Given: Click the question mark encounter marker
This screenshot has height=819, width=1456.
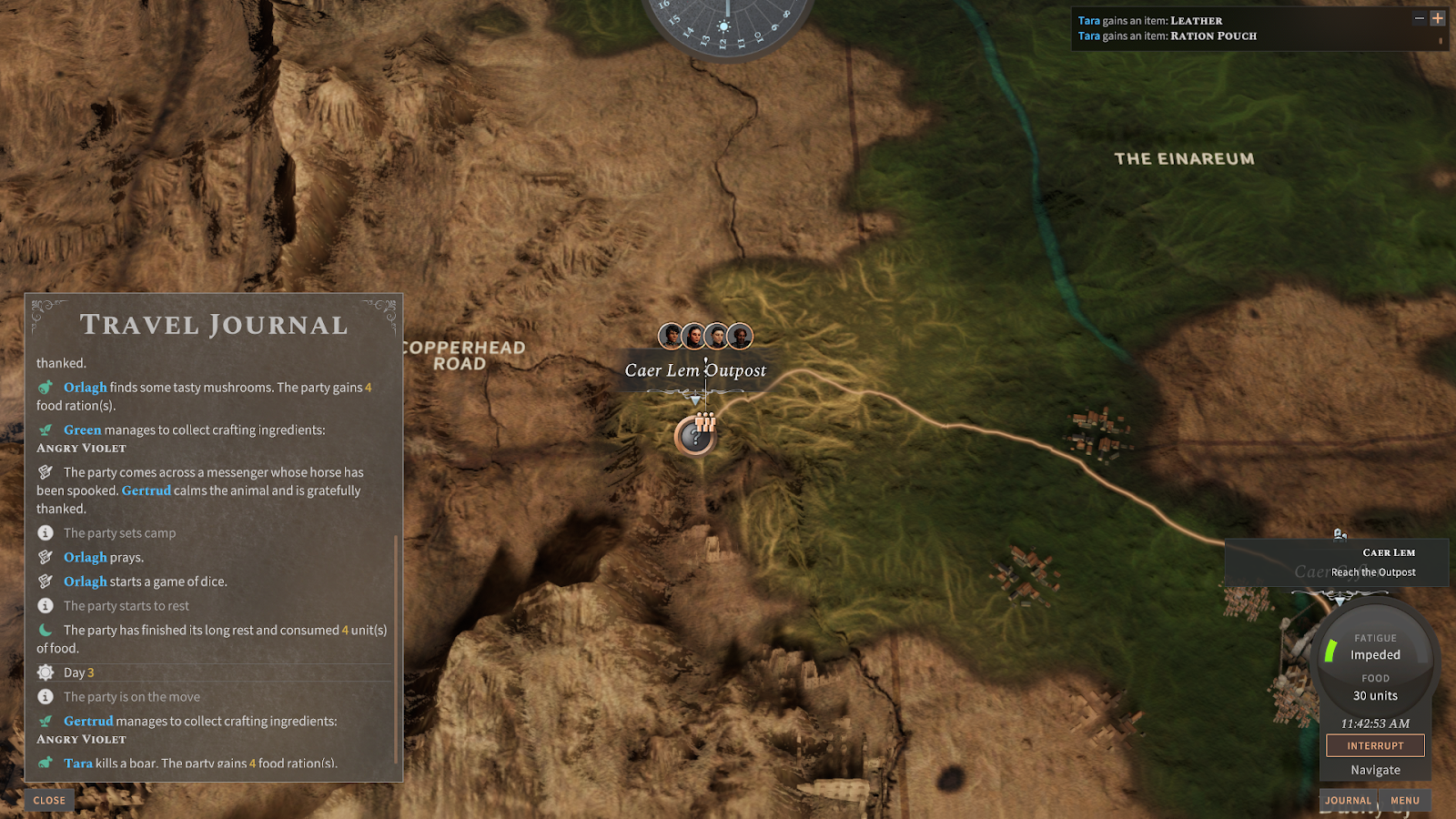Looking at the screenshot, I should coord(695,437).
